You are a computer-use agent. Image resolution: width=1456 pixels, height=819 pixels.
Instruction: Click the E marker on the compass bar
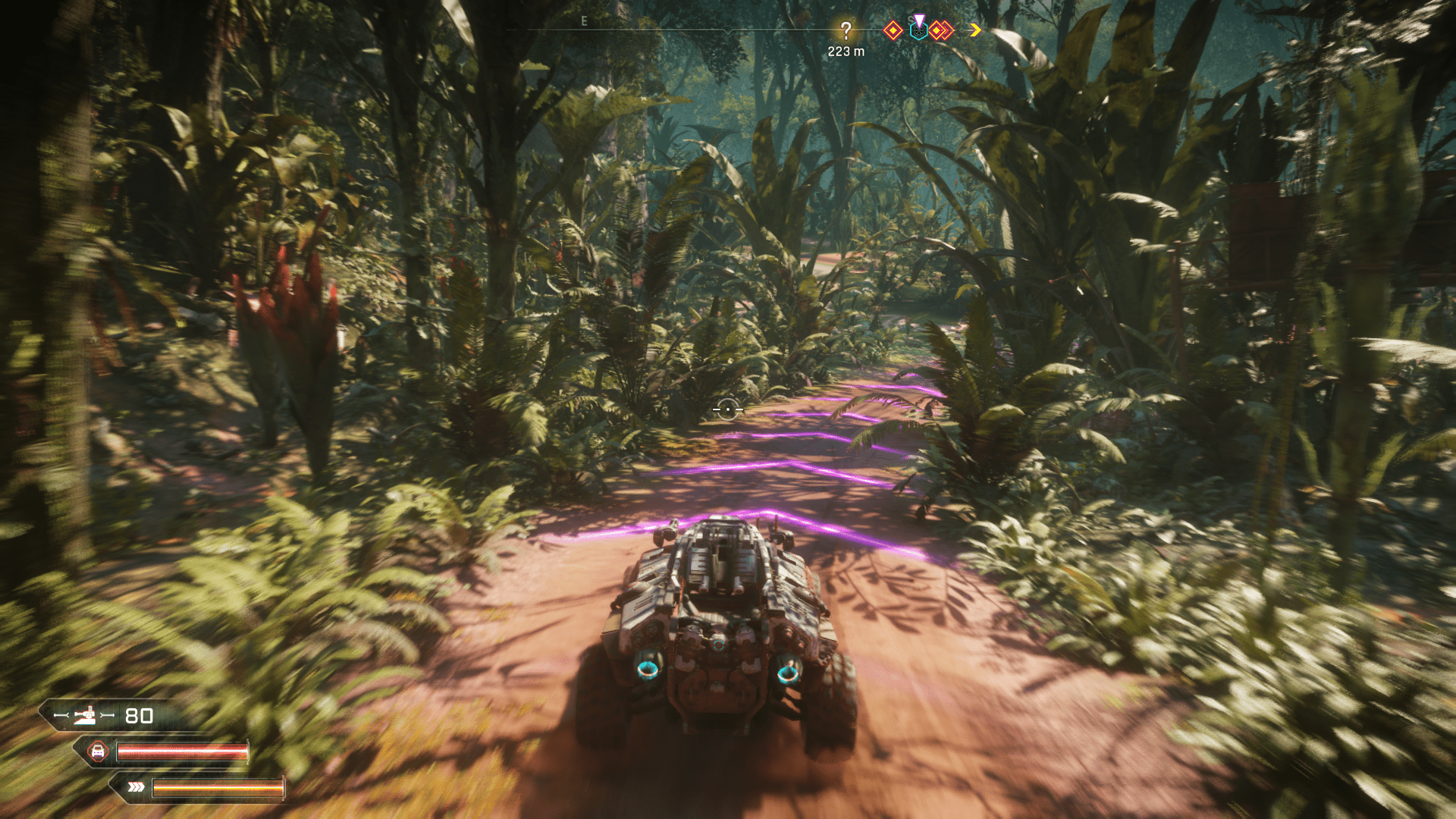[x=584, y=22]
